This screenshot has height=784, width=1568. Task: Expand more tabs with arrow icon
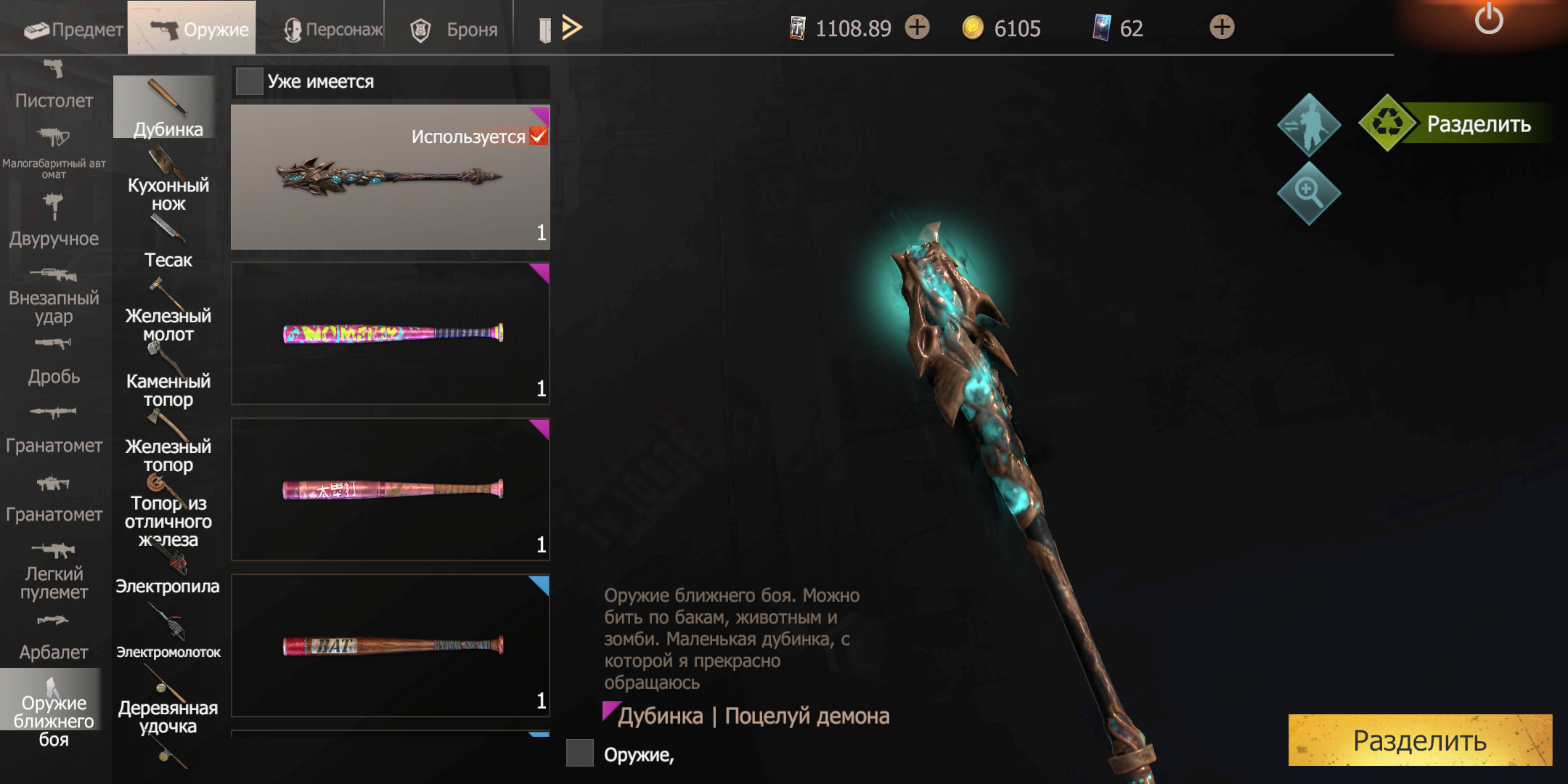572,28
